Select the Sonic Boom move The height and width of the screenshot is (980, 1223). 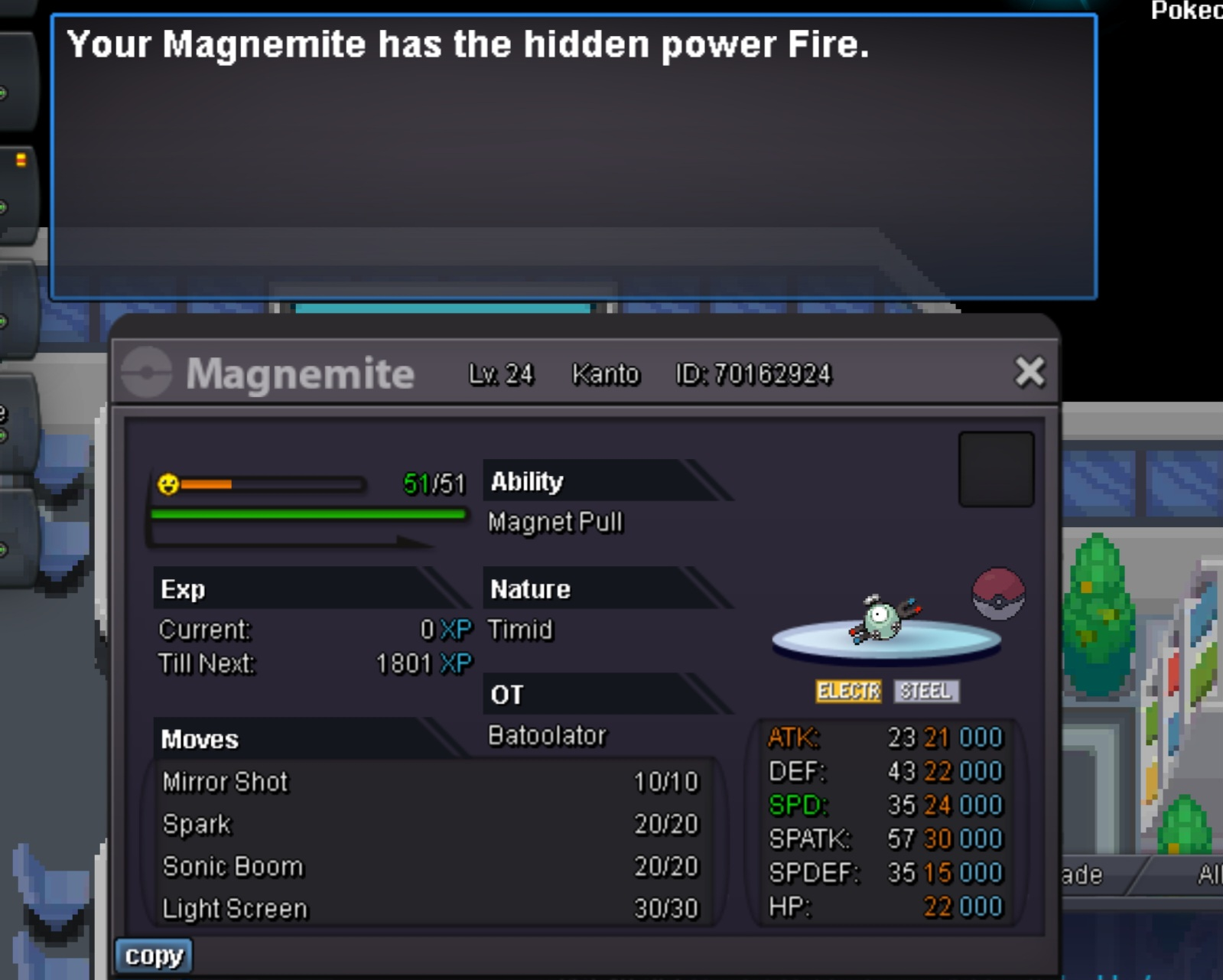click(430, 867)
